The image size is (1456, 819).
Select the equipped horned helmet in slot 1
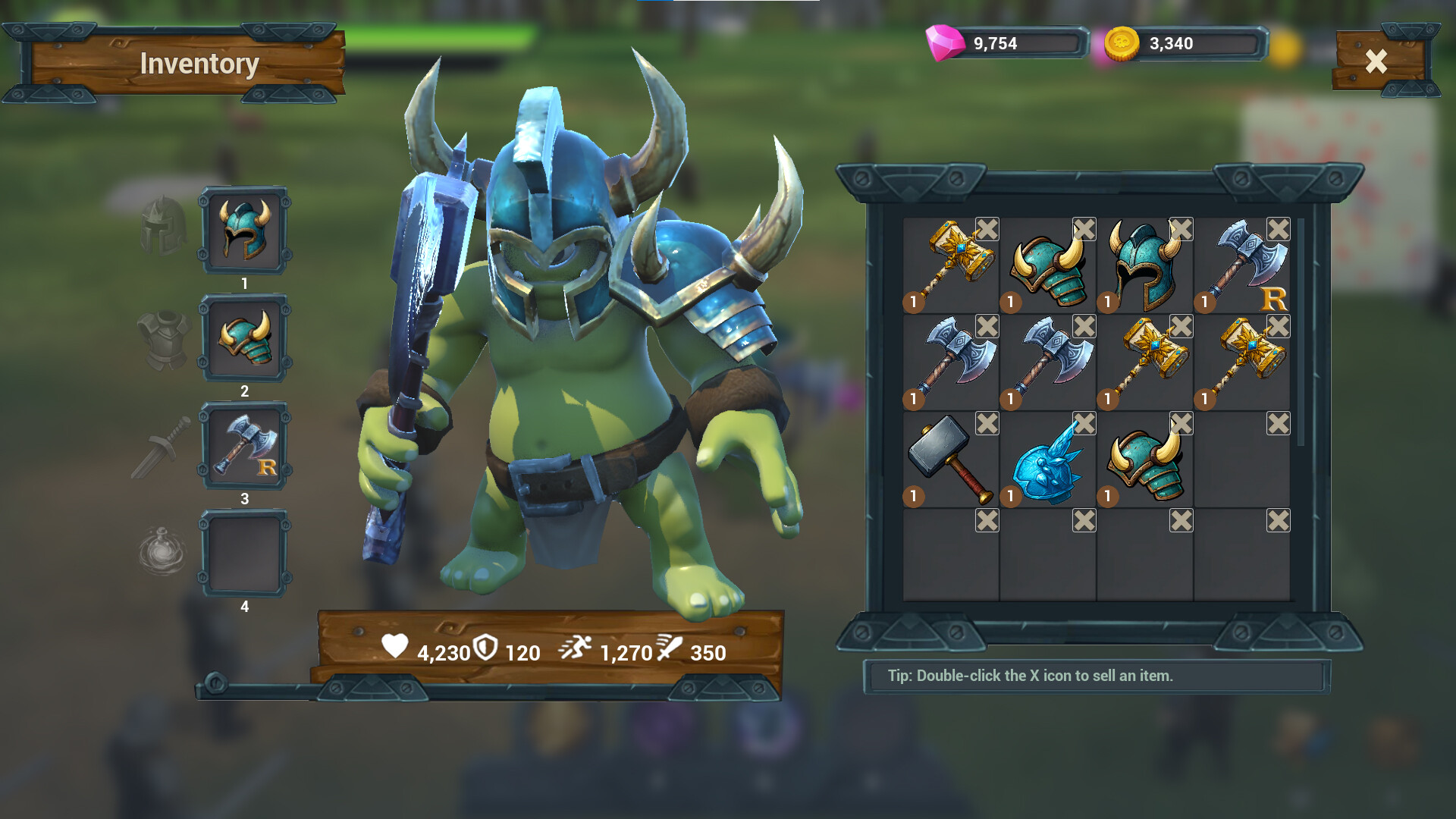pyautogui.click(x=244, y=231)
